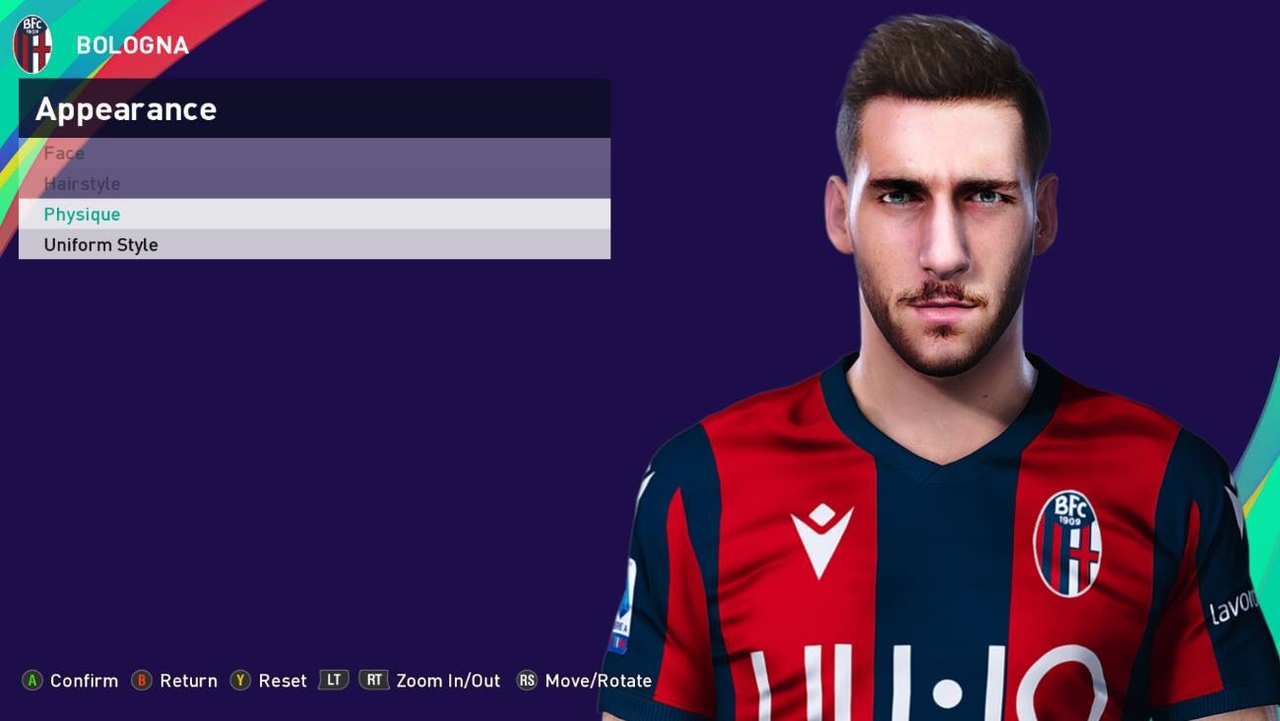Click Confirm at the bottom bar

(84, 680)
